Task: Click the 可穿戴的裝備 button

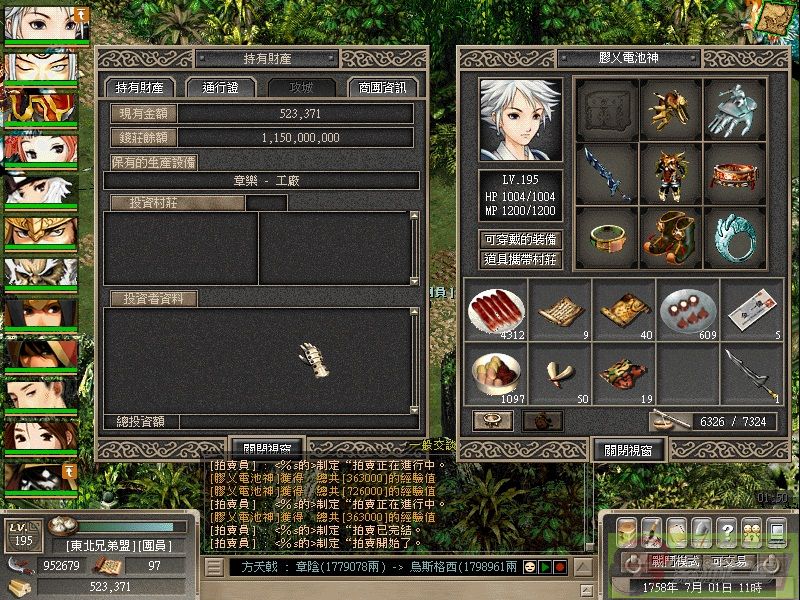Action: pos(521,240)
